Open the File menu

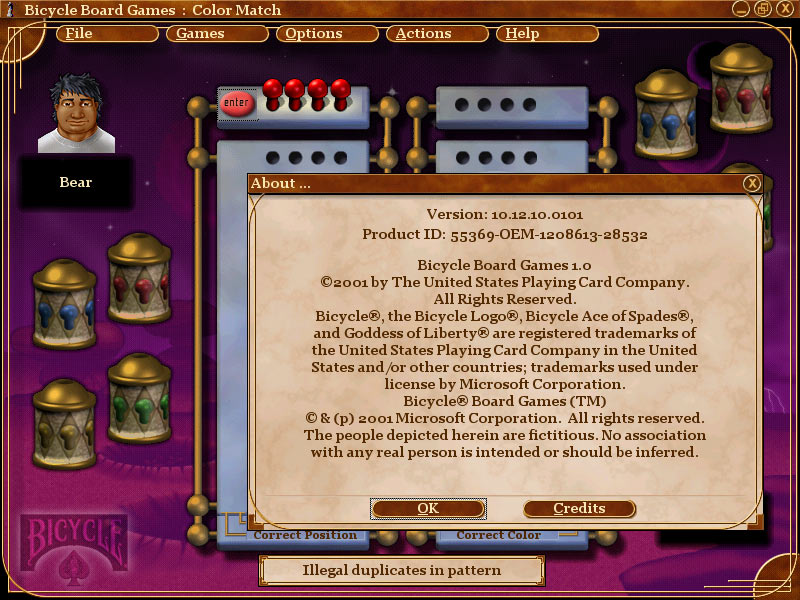pos(107,34)
